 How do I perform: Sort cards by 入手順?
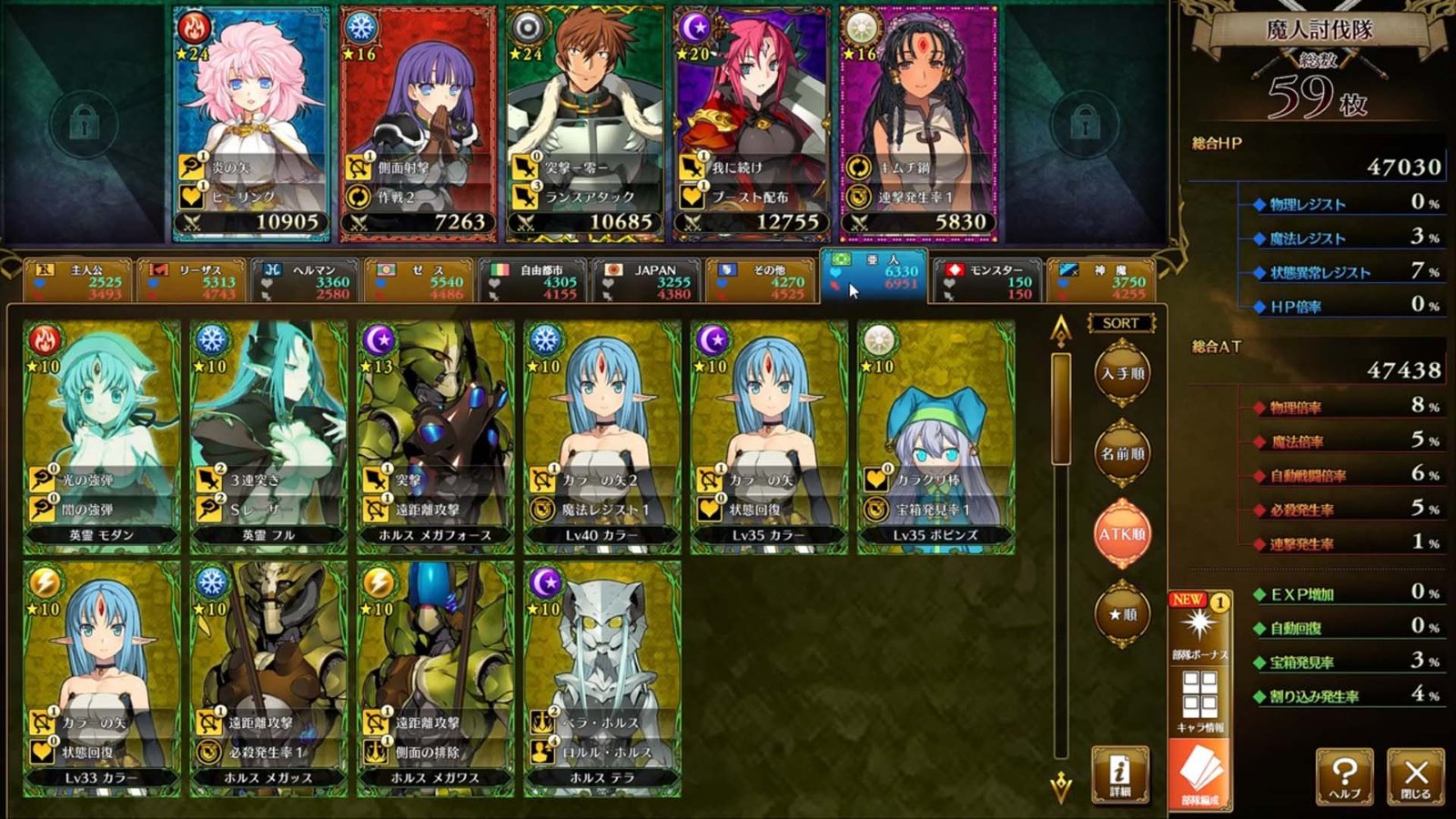coord(1121,374)
